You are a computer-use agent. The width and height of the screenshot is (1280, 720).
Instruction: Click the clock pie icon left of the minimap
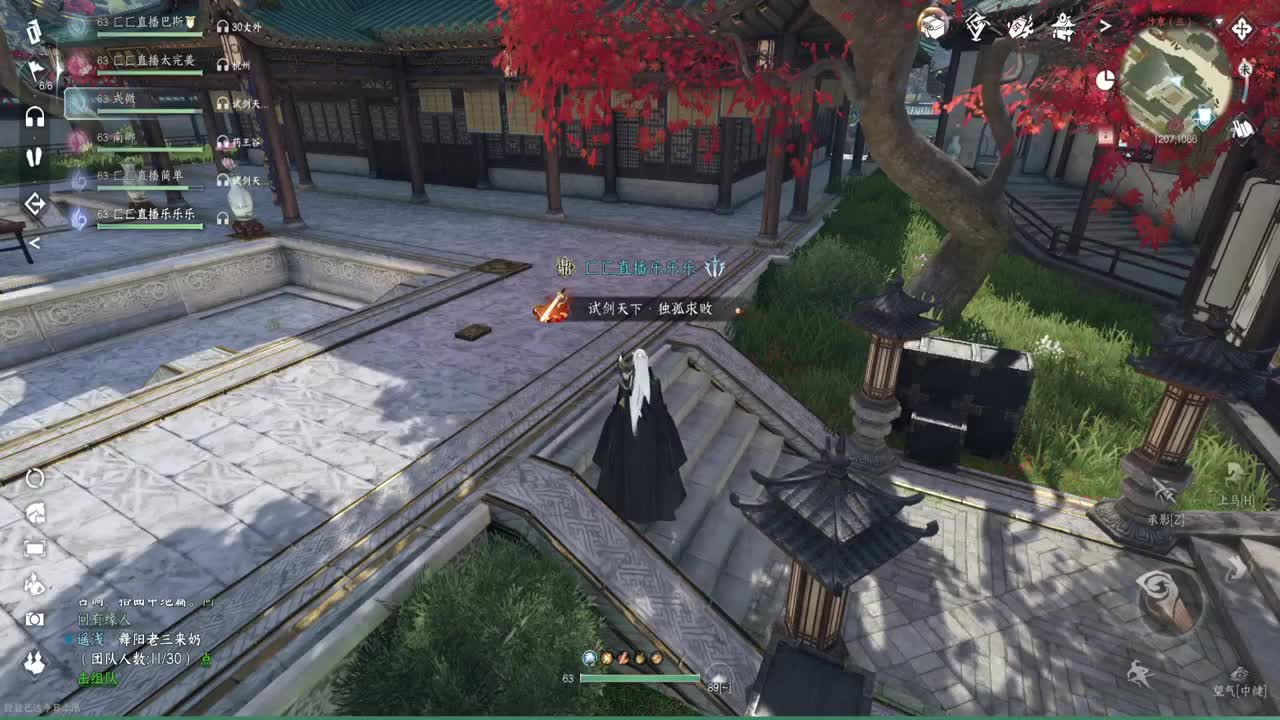coord(1105,80)
